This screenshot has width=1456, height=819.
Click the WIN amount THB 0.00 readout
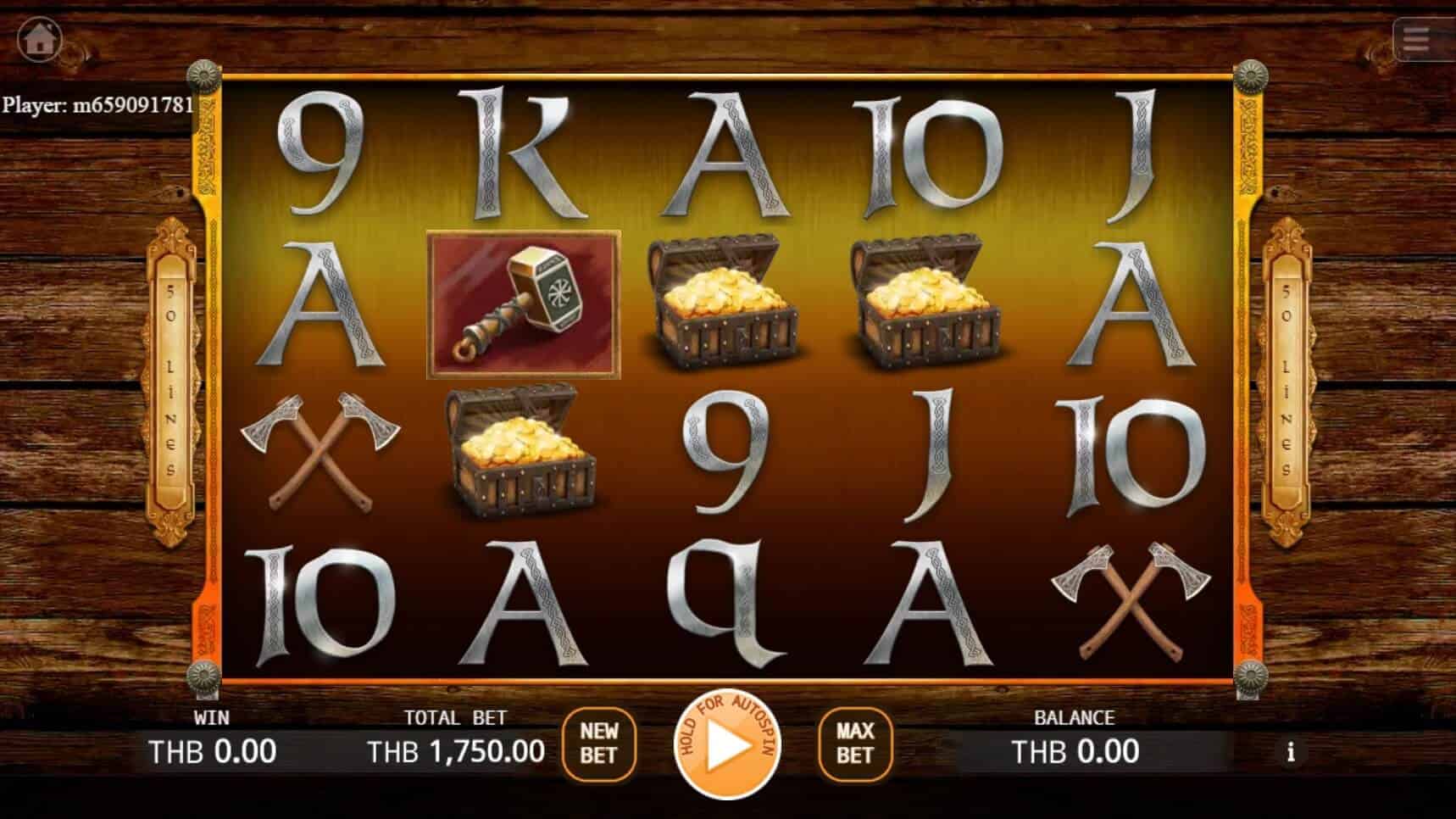(x=212, y=749)
